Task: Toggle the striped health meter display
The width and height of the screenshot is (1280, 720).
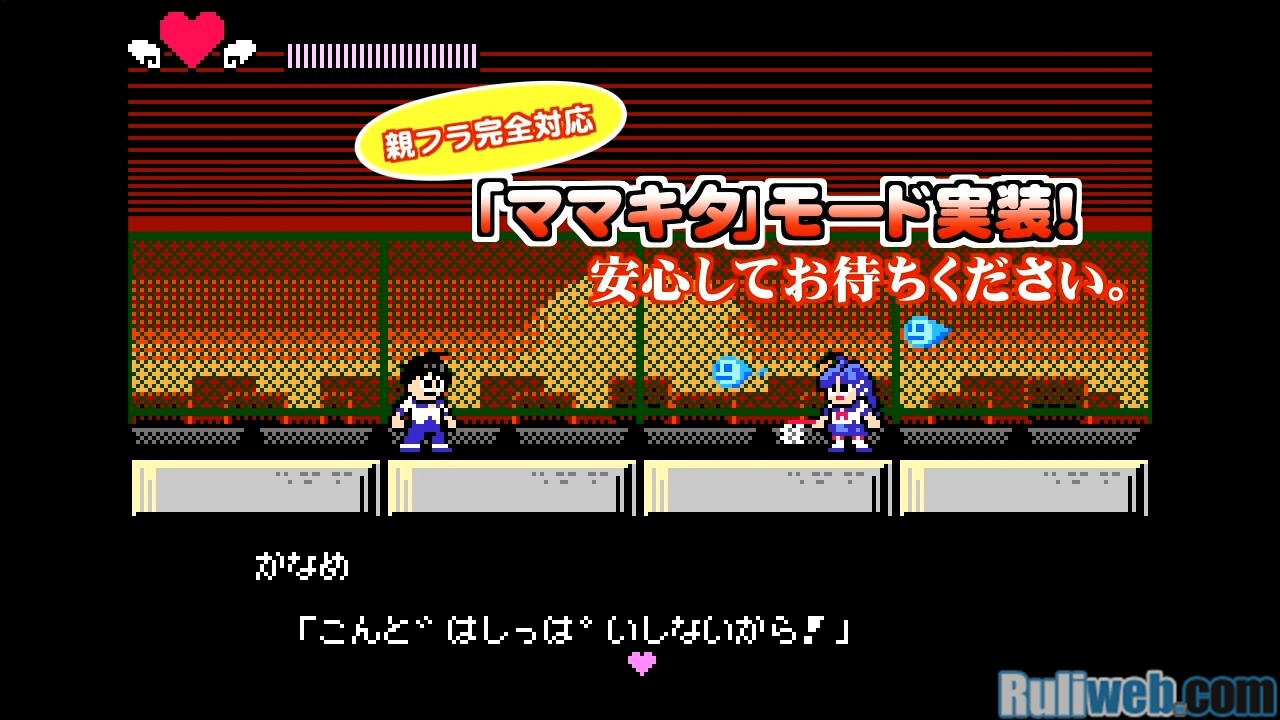Action: click(378, 54)
